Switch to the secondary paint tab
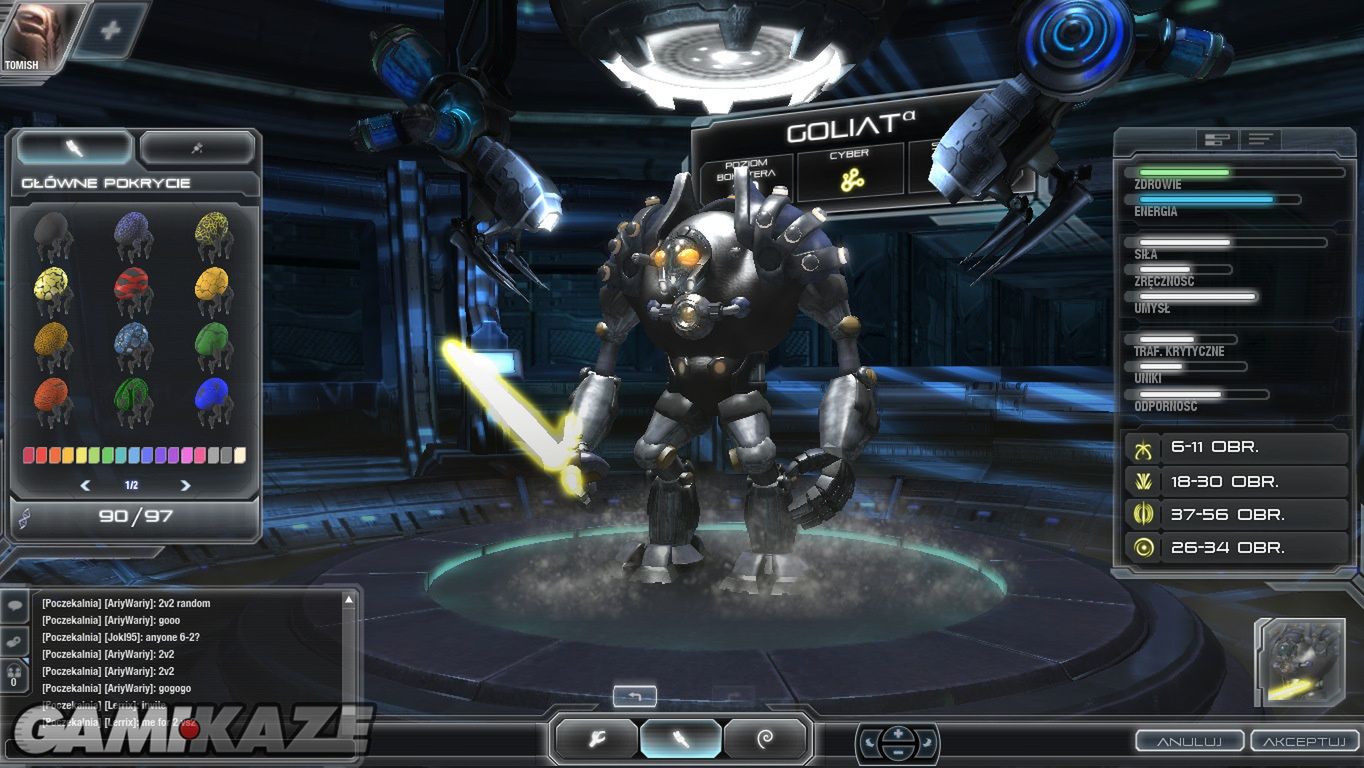Screen dimensions: 1364x768 197,148
